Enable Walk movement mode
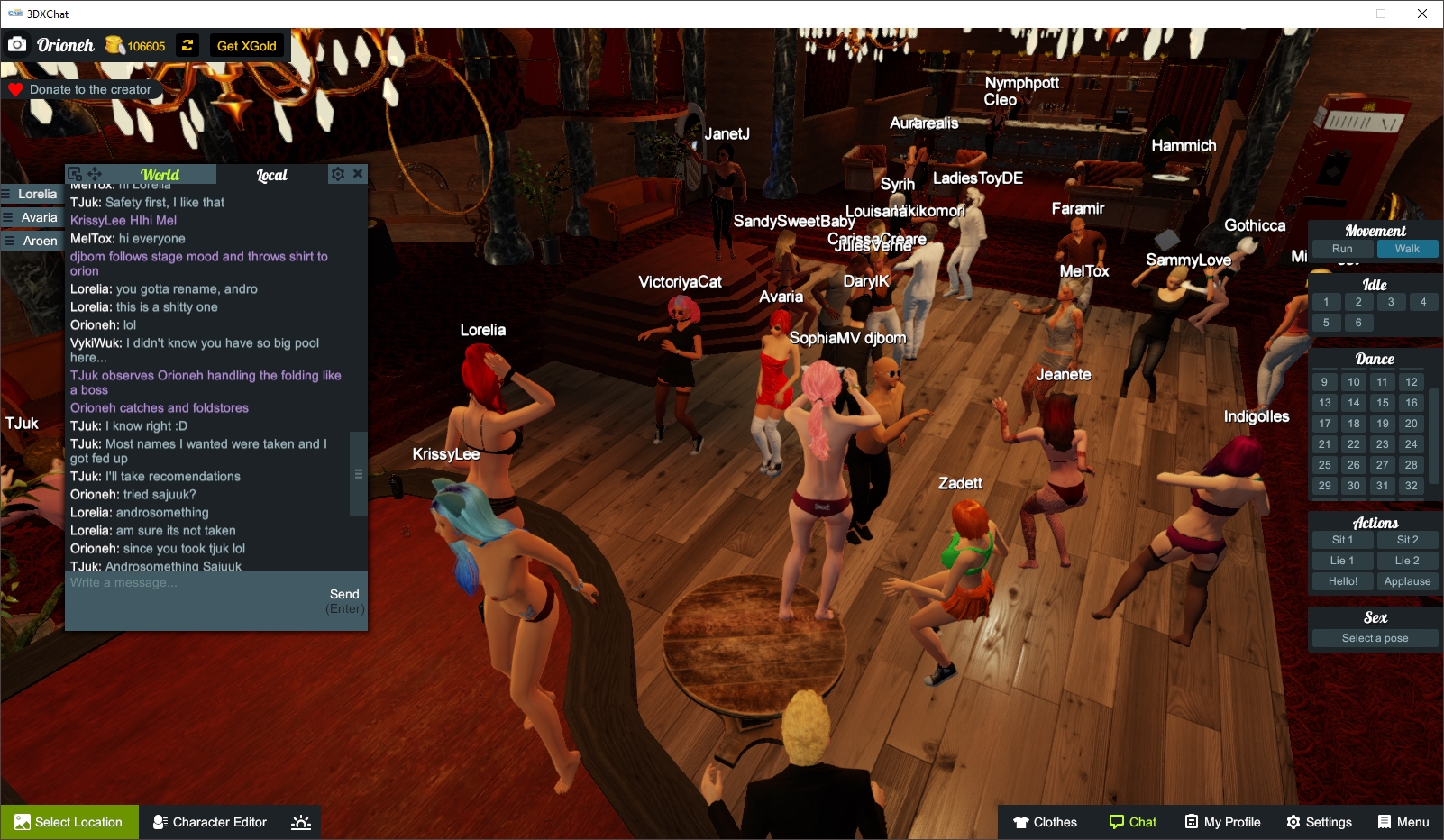This screenshot has height=840, width=1444. pyautogui.click(x=1407, y=249)
